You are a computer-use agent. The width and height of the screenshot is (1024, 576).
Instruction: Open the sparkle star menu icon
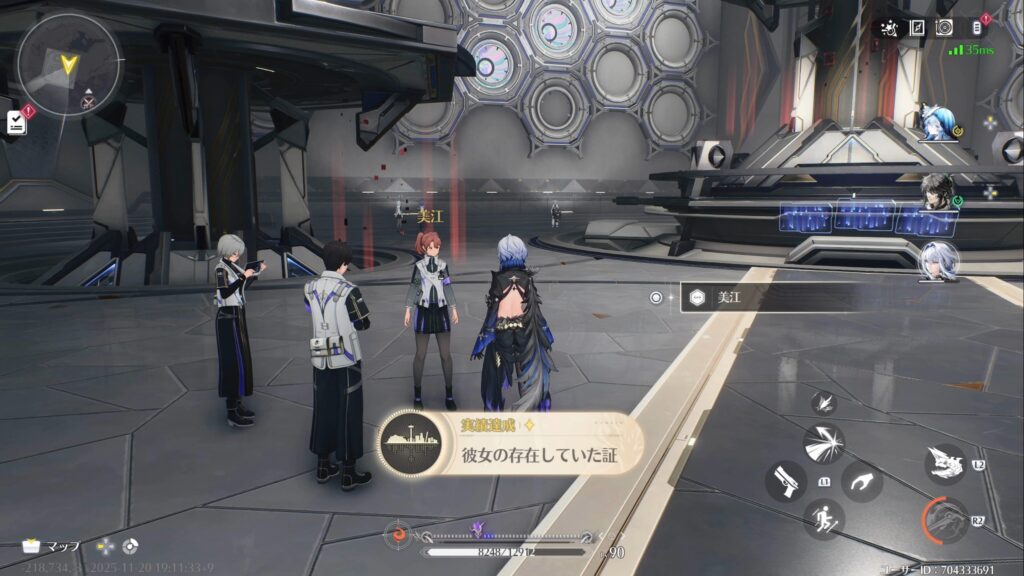[x=887, y=27]
